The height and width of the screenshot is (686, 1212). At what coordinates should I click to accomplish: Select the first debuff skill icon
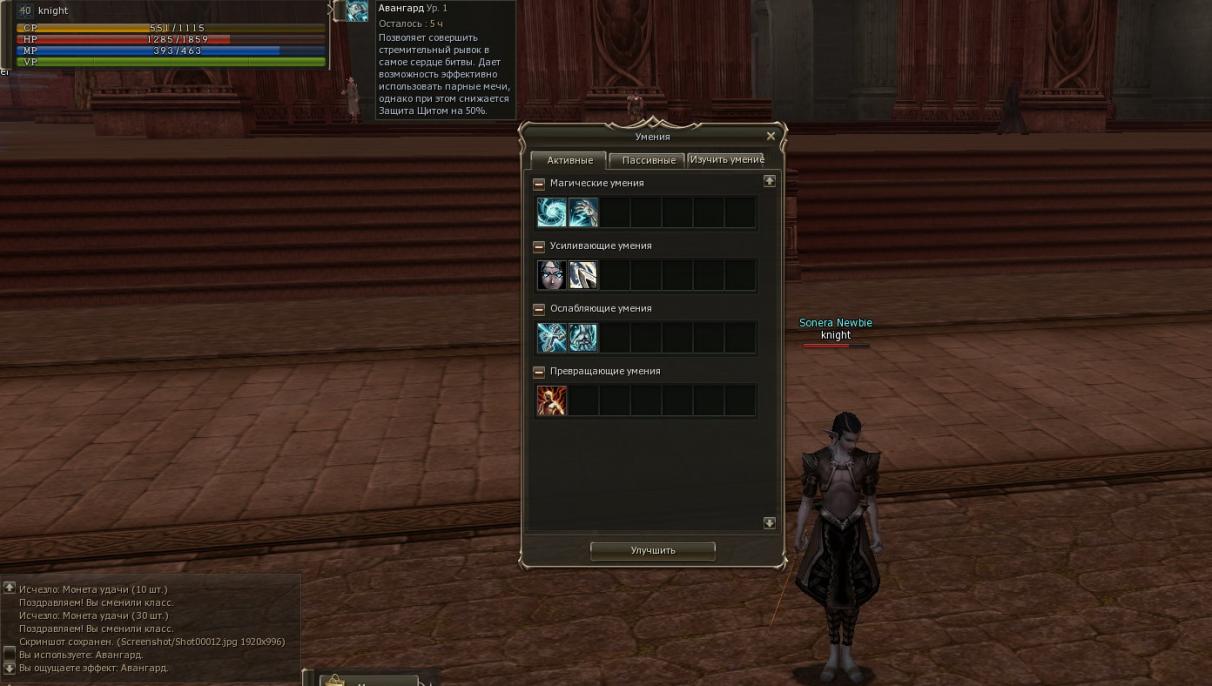[552, 338]
